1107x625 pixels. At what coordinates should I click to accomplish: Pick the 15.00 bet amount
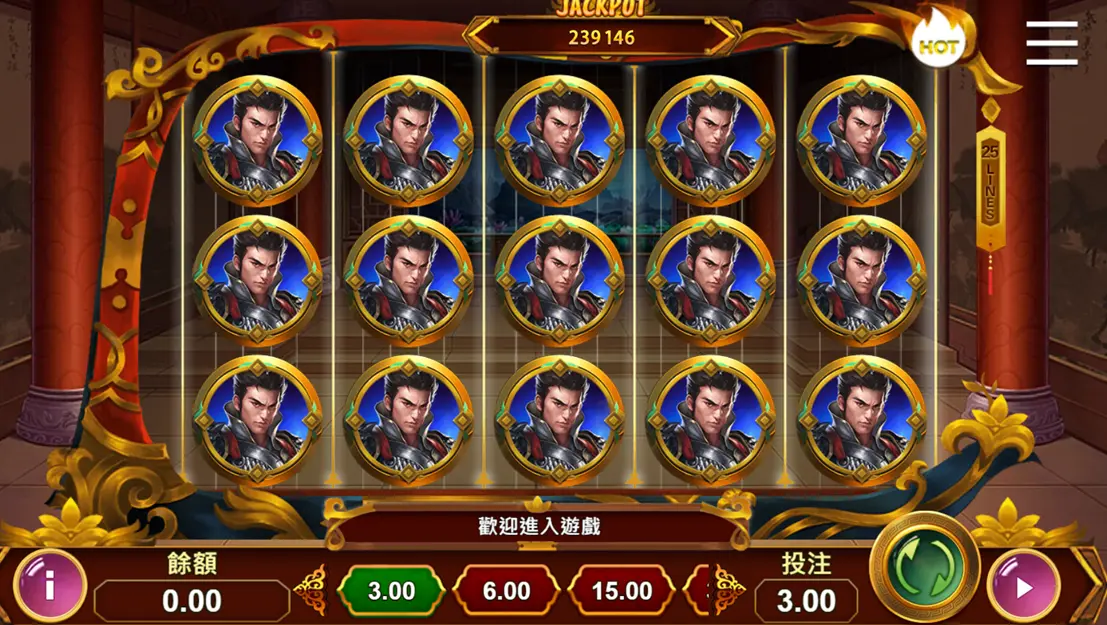pos(621,590)
